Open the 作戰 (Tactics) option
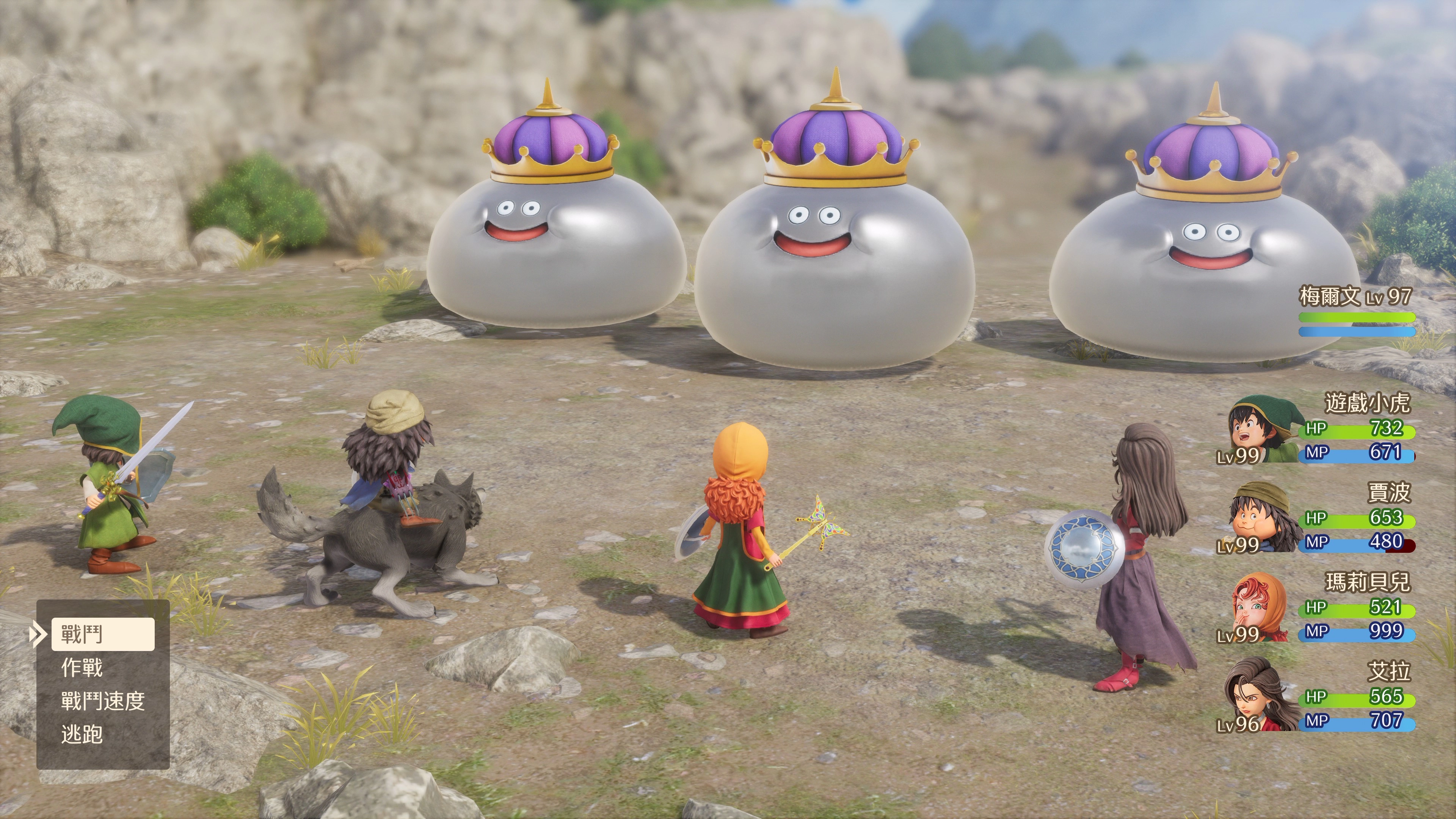The width and height of the screenshot is (1456, 819). pyautogui.click(x=82, y=668)
